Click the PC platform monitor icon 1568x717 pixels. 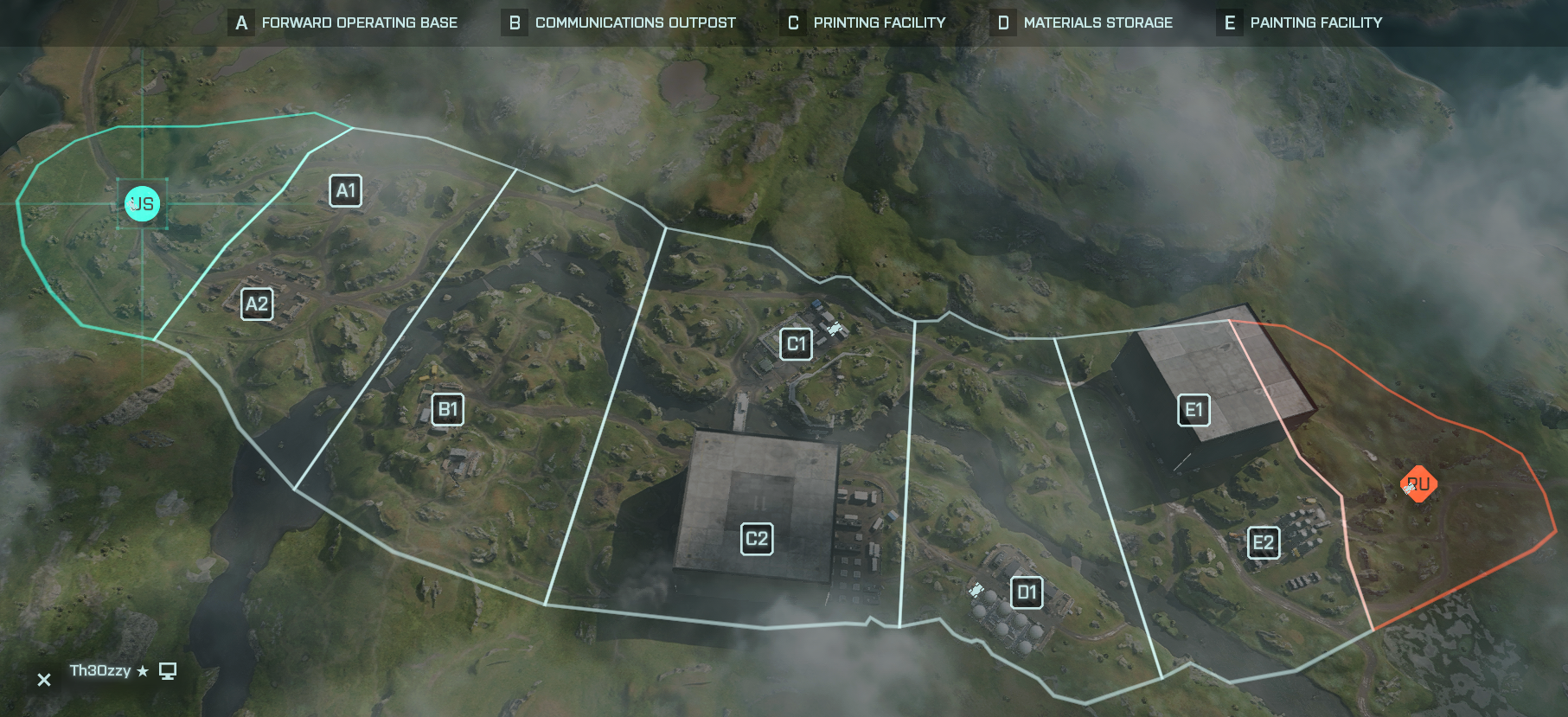tap(167, 670)
